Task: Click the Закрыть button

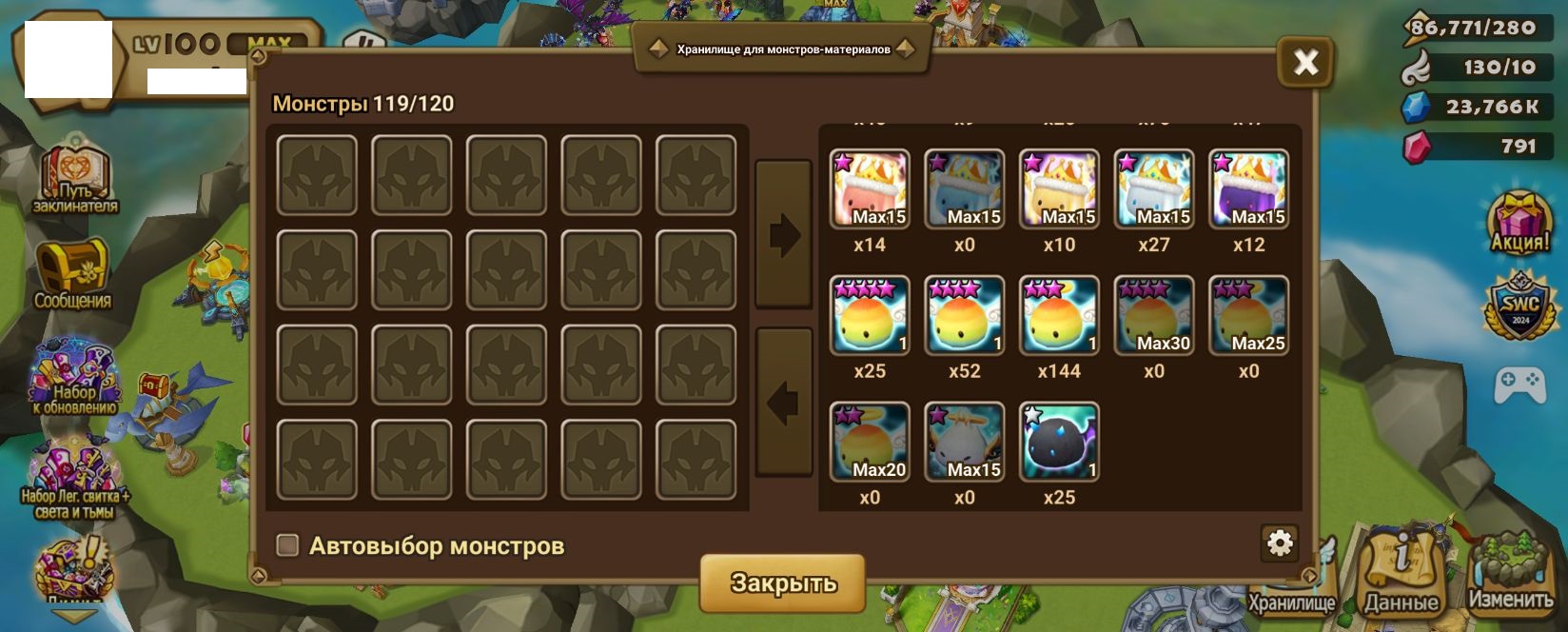Action: pos(782,582)
